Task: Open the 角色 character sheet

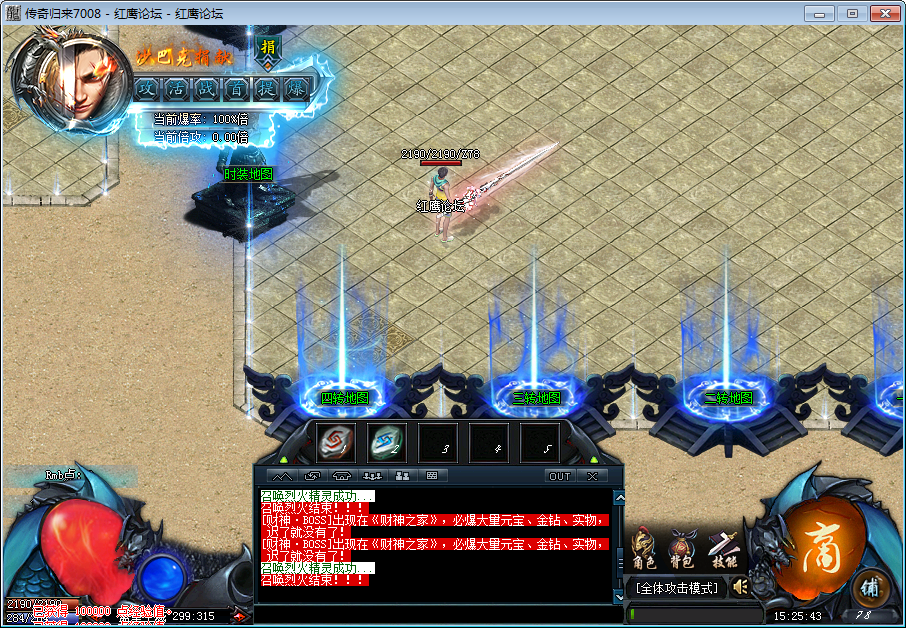Action: [x=642, y=549]
